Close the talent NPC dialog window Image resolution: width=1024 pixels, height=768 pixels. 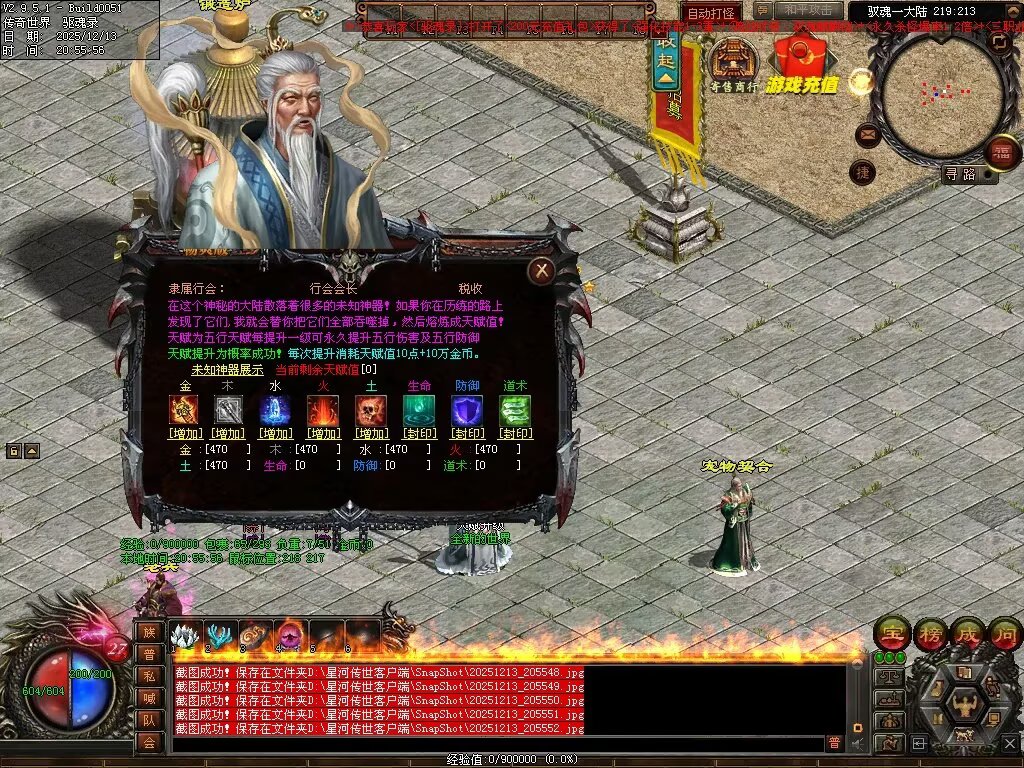coord(541,270)
